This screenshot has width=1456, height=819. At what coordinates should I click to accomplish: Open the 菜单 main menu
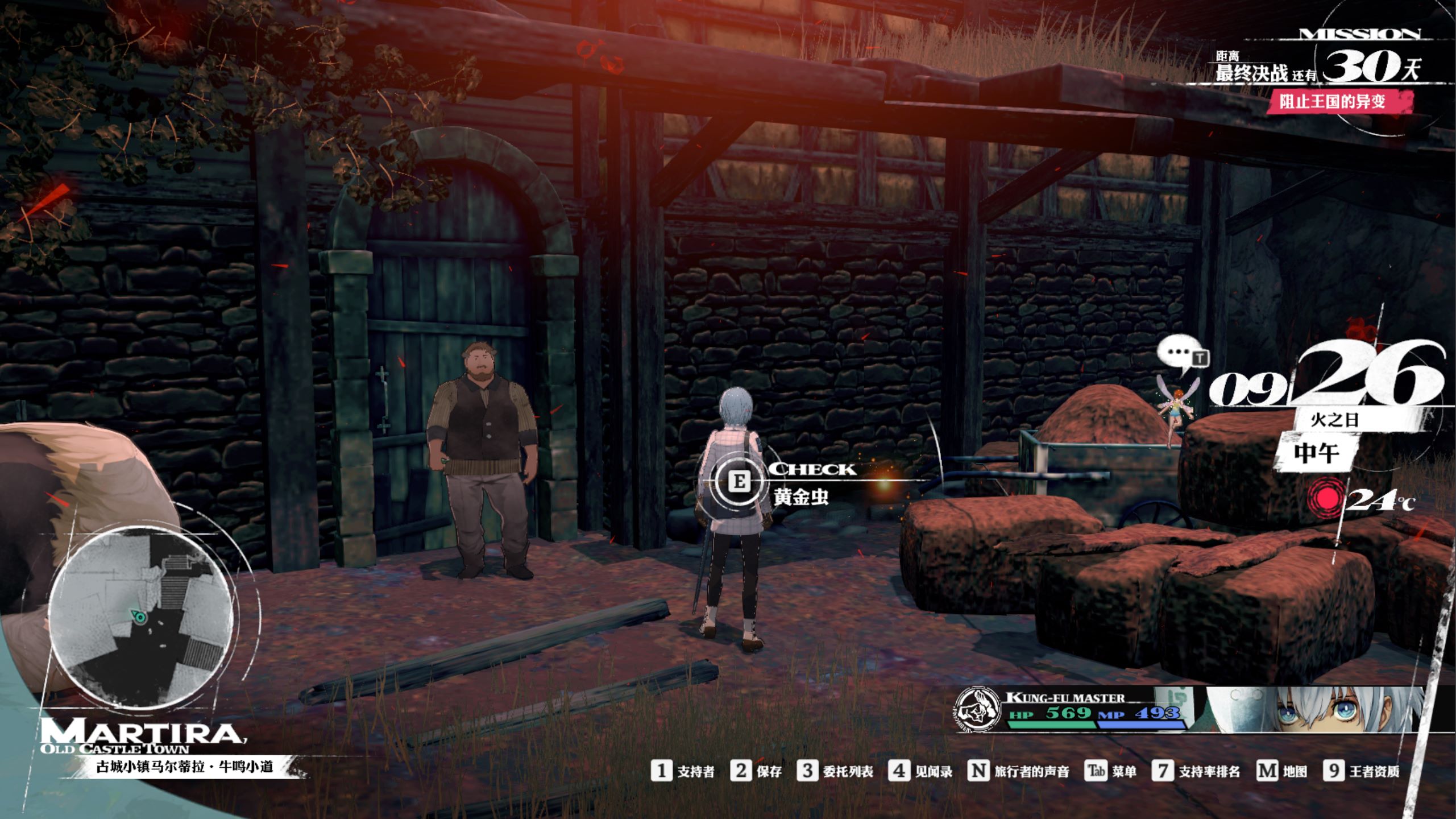[1111, 771]
